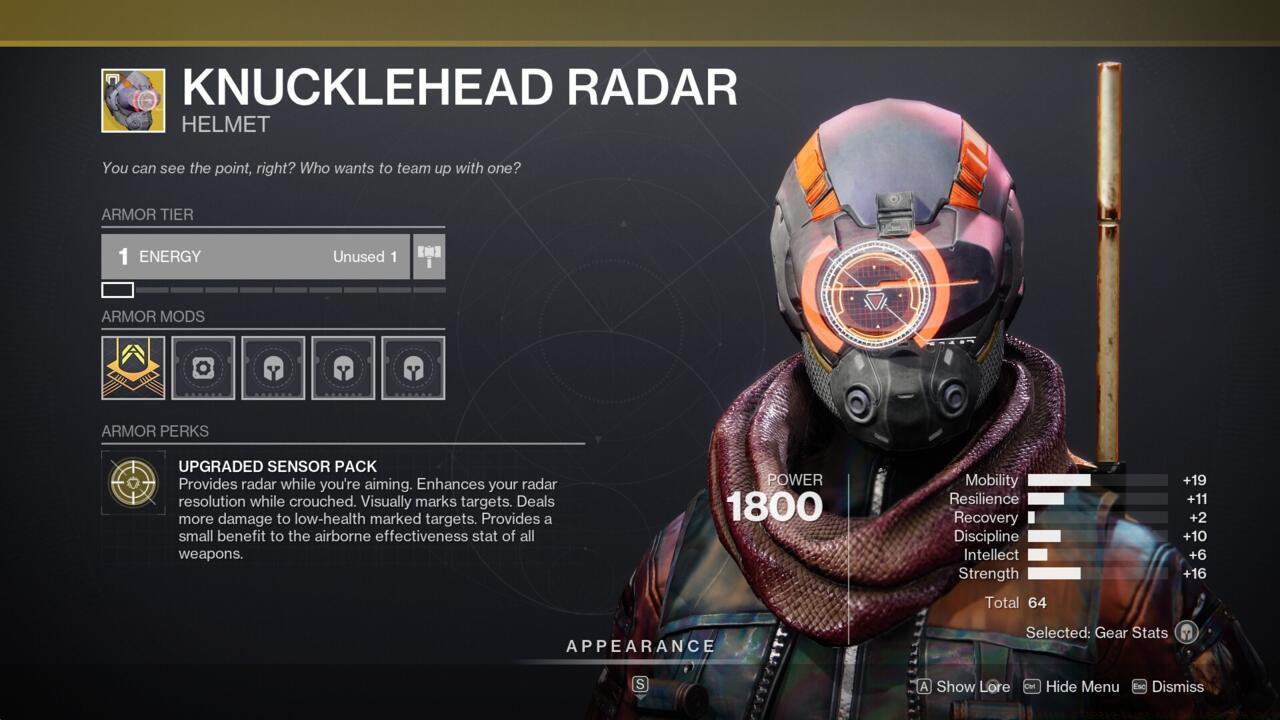Click the Gear Stats helmet icon
The width and height of the screenshot is (1280, 720).
tap(1184, 633)
